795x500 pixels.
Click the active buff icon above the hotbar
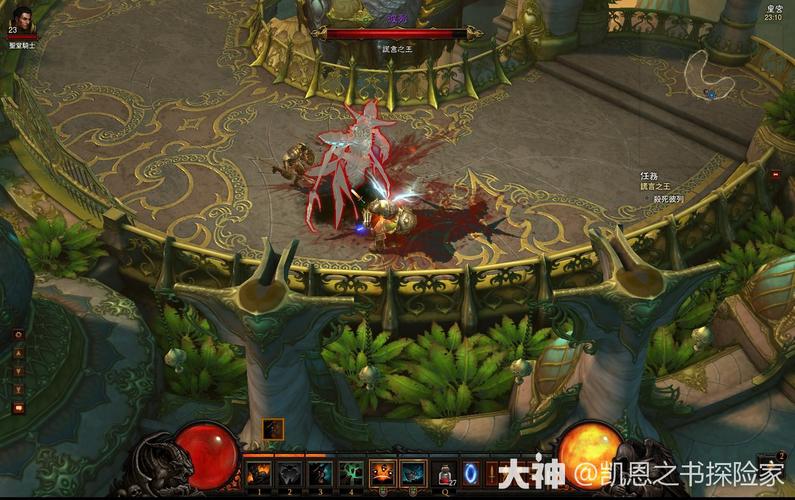click(273, 429)
